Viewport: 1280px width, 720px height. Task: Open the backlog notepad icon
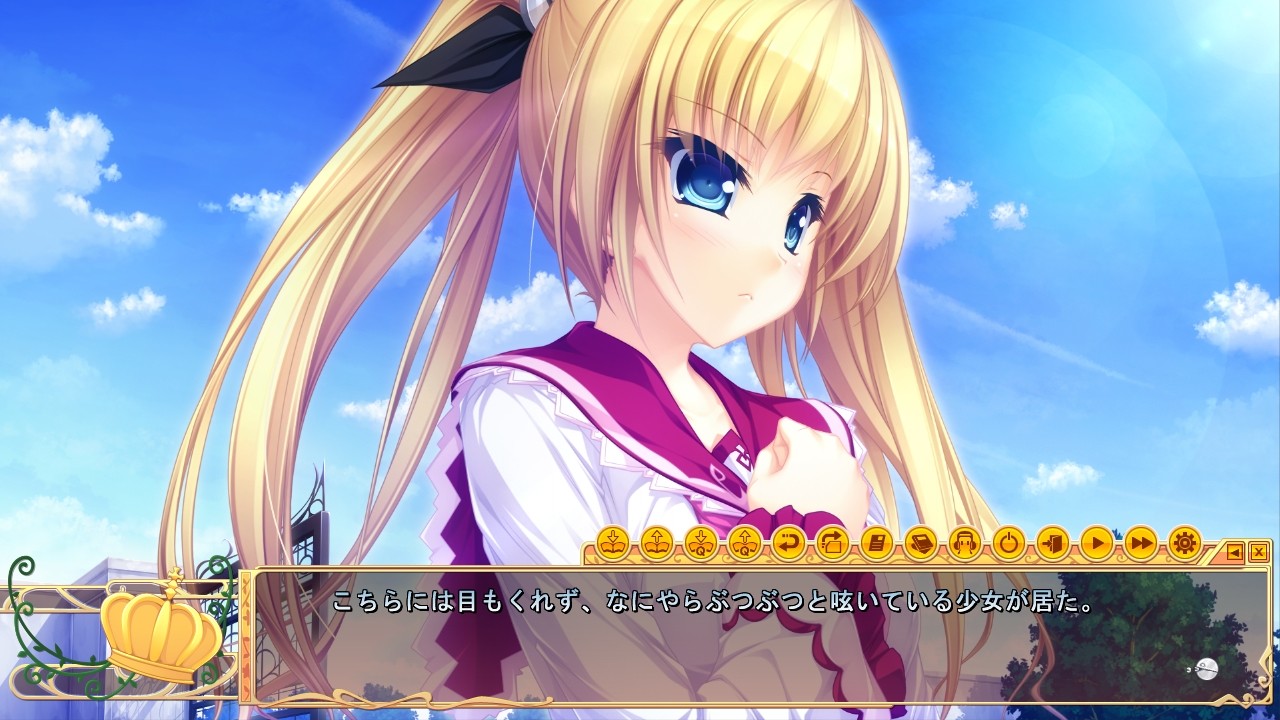click(876, 544)
